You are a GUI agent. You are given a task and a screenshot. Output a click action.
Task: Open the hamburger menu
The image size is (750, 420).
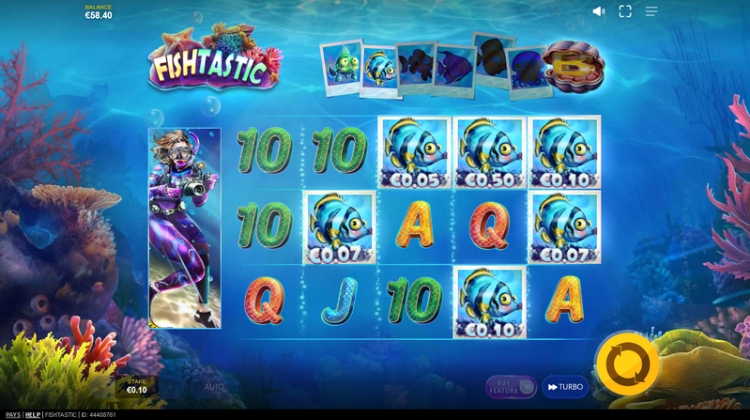651,11
